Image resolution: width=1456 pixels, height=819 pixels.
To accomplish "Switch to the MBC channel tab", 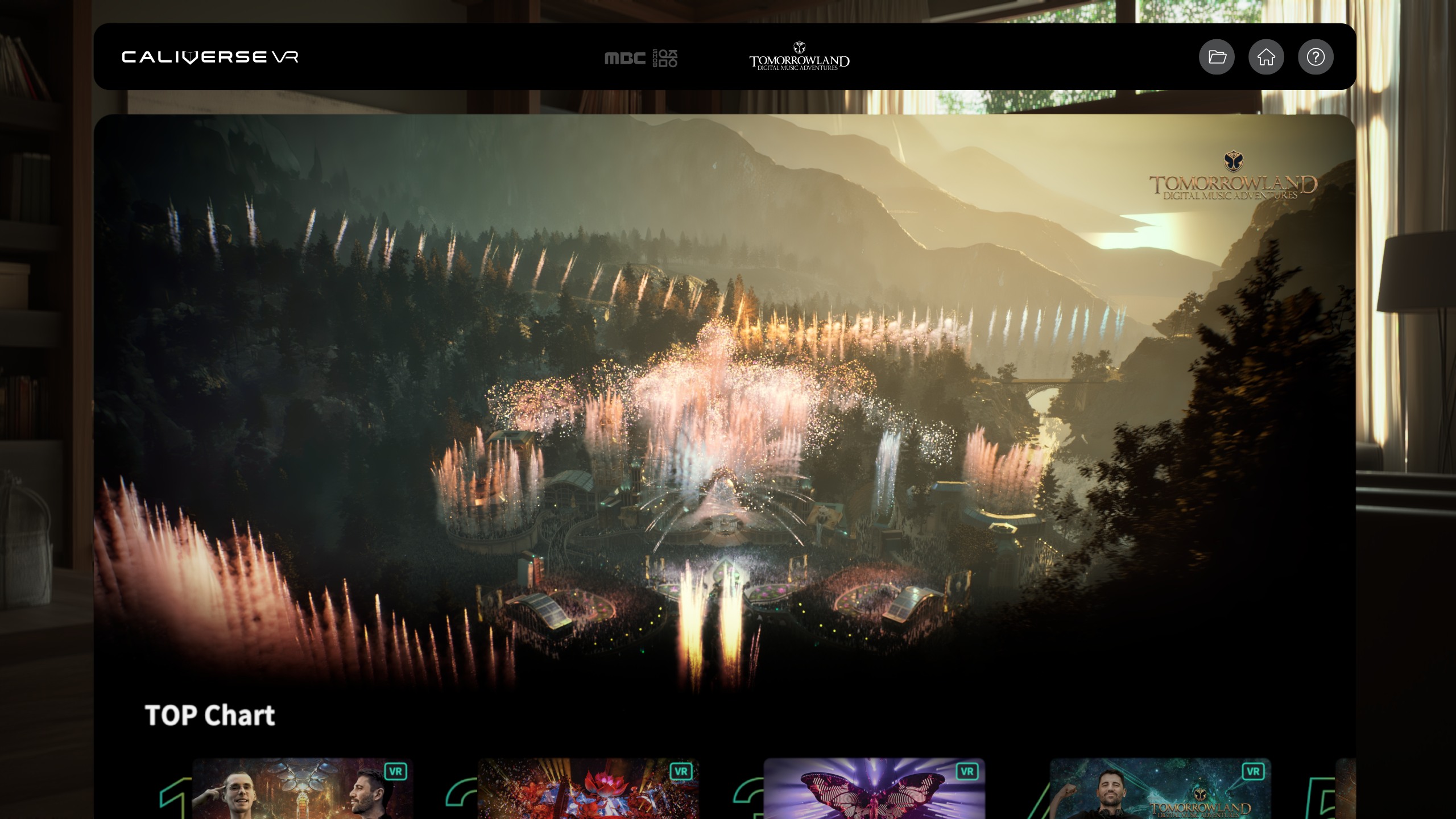I will (641, 58).
